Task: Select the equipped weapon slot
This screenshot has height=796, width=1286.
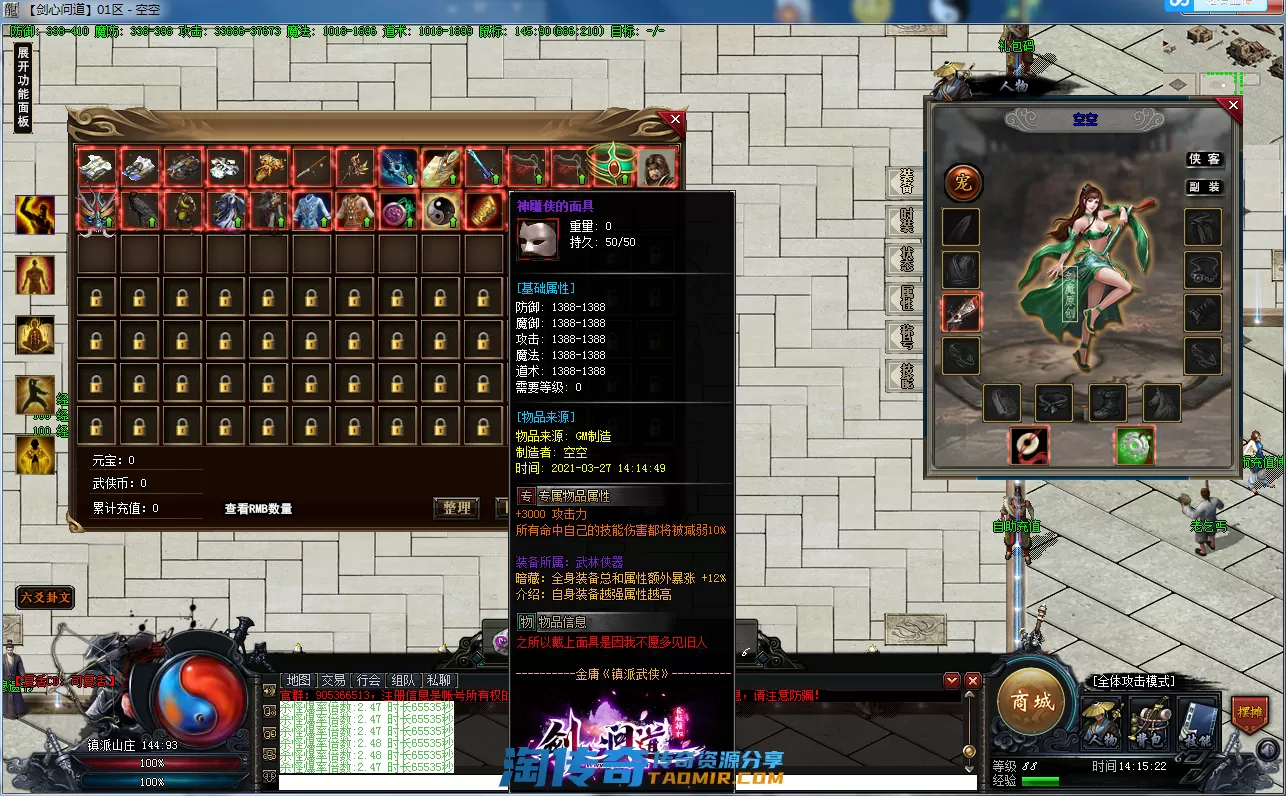Action: click(x=961, y=312)
